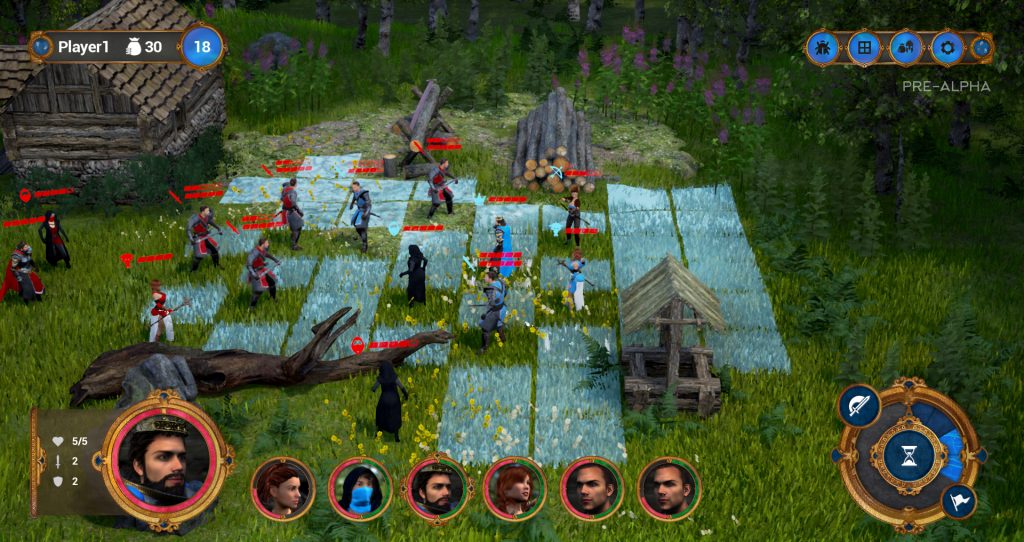Select the blue-masked hooded unit portrait
The width and height of the screenshot is (1024, 542).
click(360, 489)
